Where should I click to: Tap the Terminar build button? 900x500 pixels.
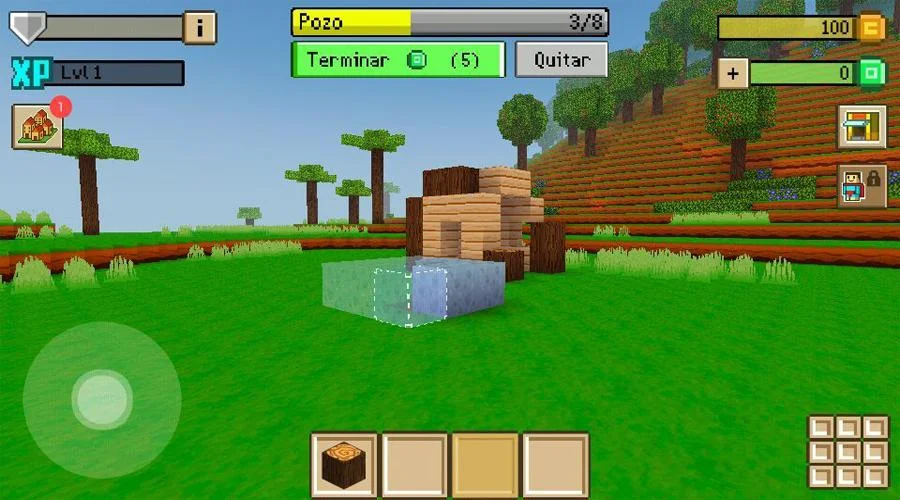[397, 60]
